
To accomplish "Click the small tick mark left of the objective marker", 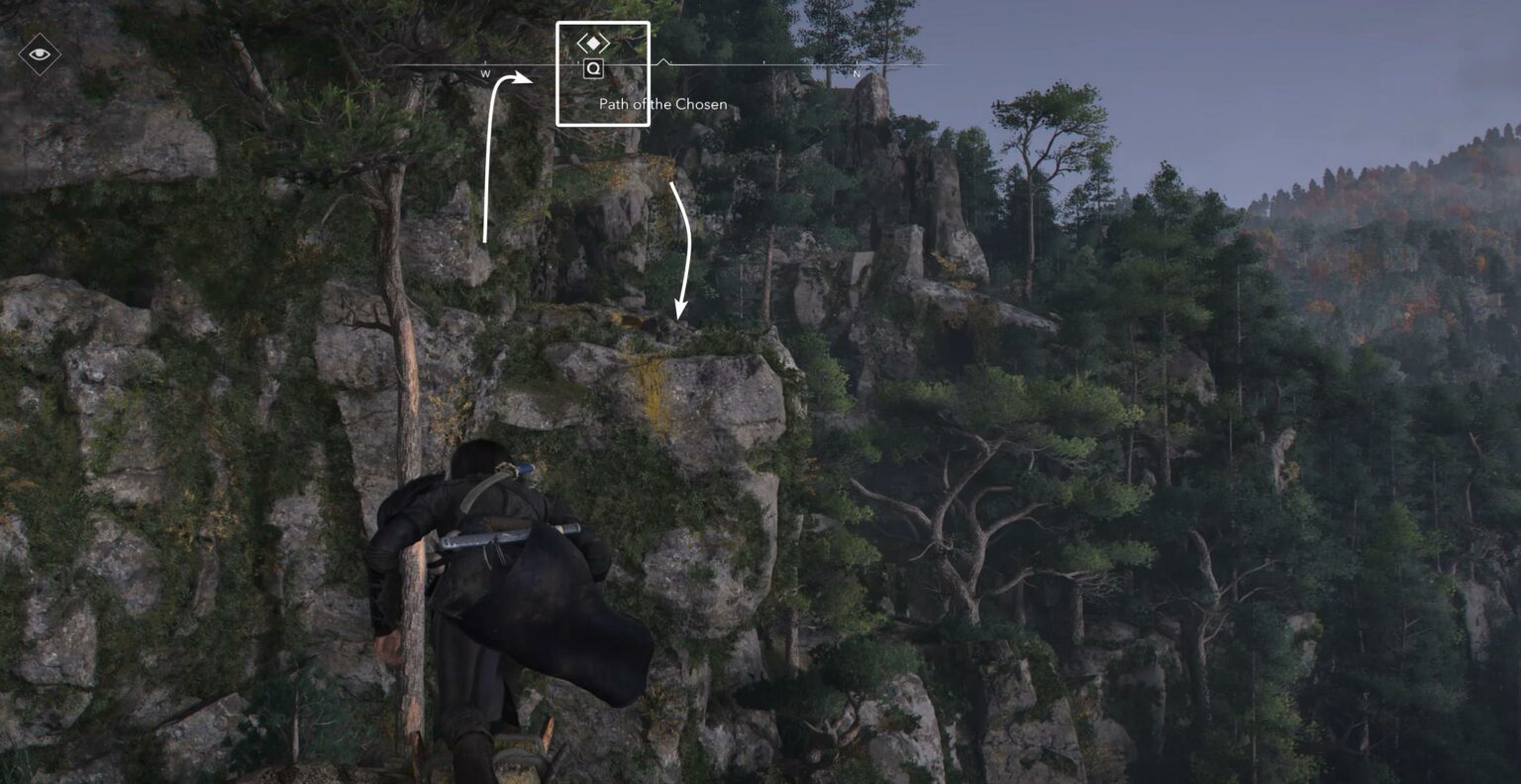I will [x=579, y=62].
